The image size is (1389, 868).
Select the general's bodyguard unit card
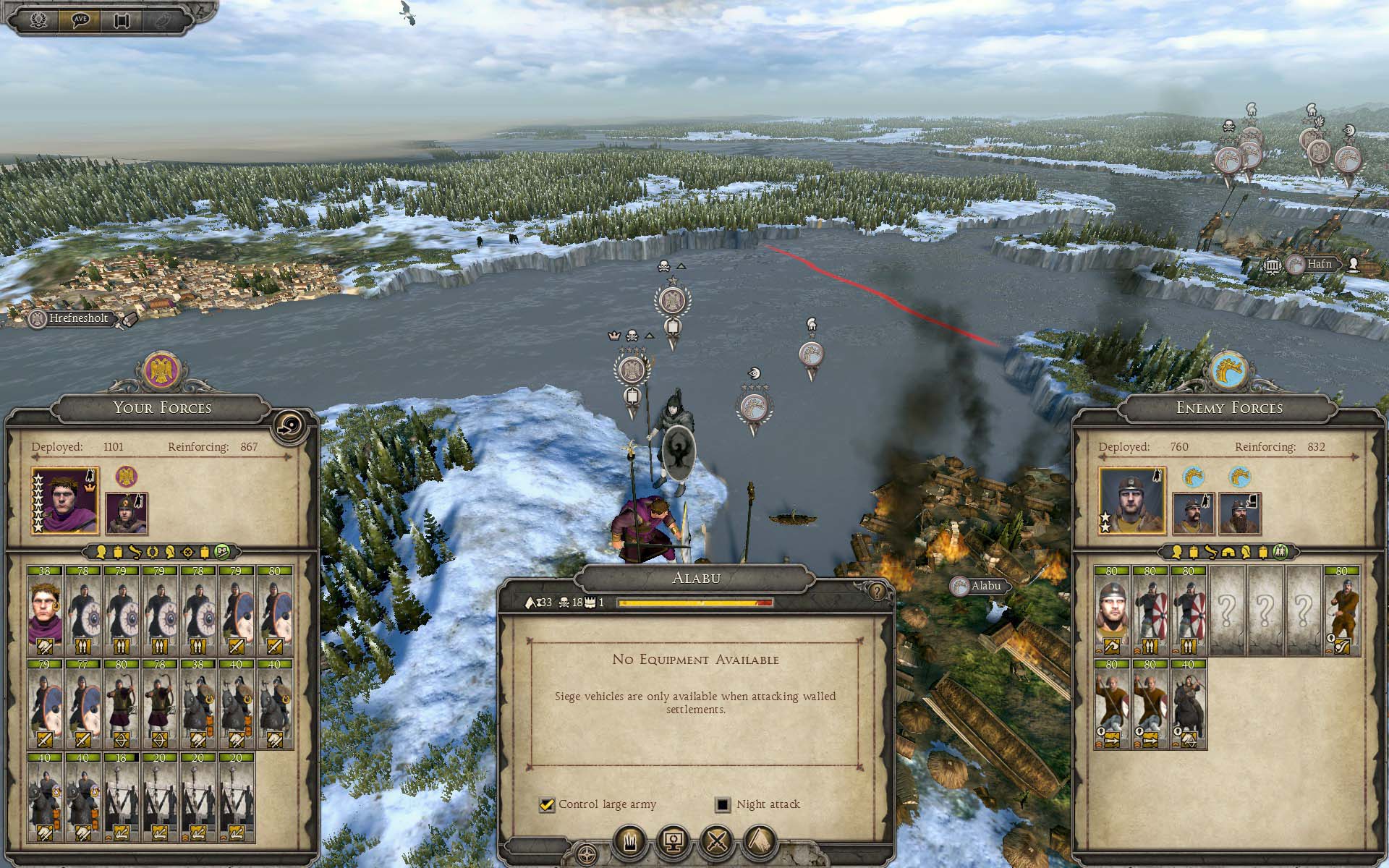tap(45, 611)
